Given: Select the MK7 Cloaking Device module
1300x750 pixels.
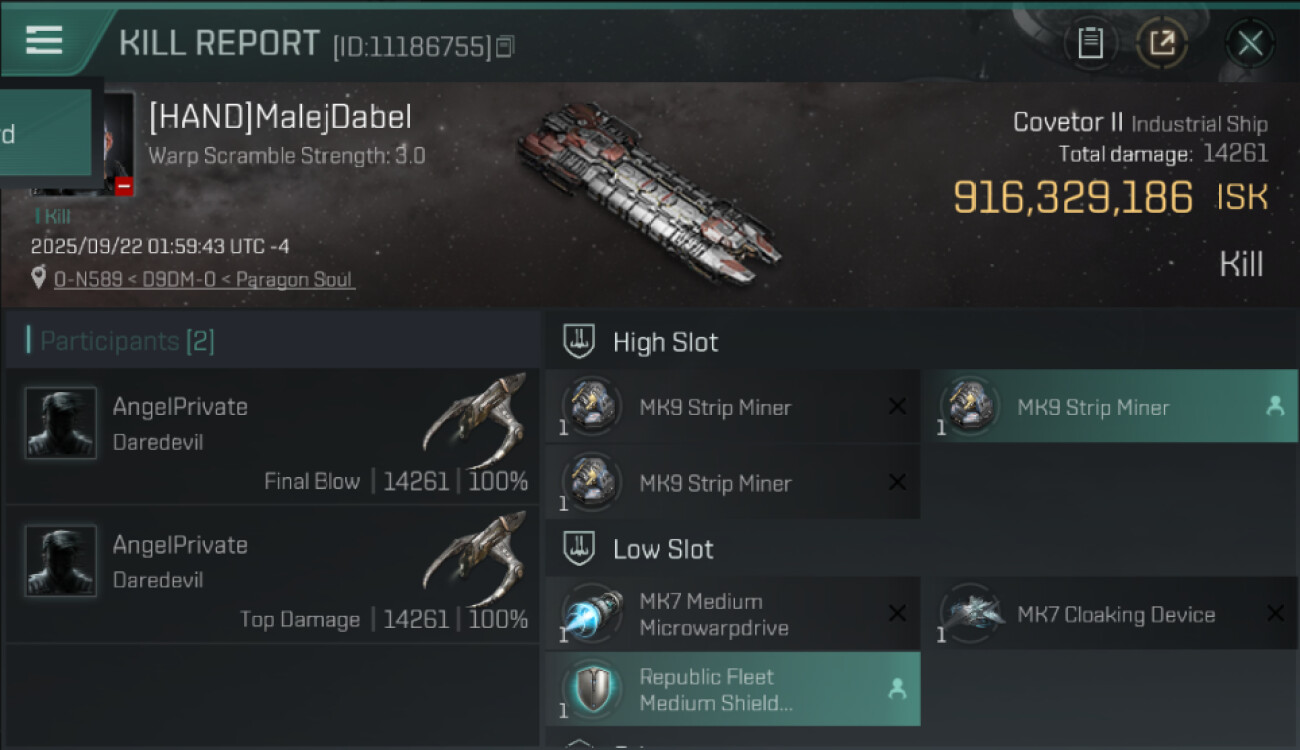Looking at the screenshot, I should tap(1110, 614).
